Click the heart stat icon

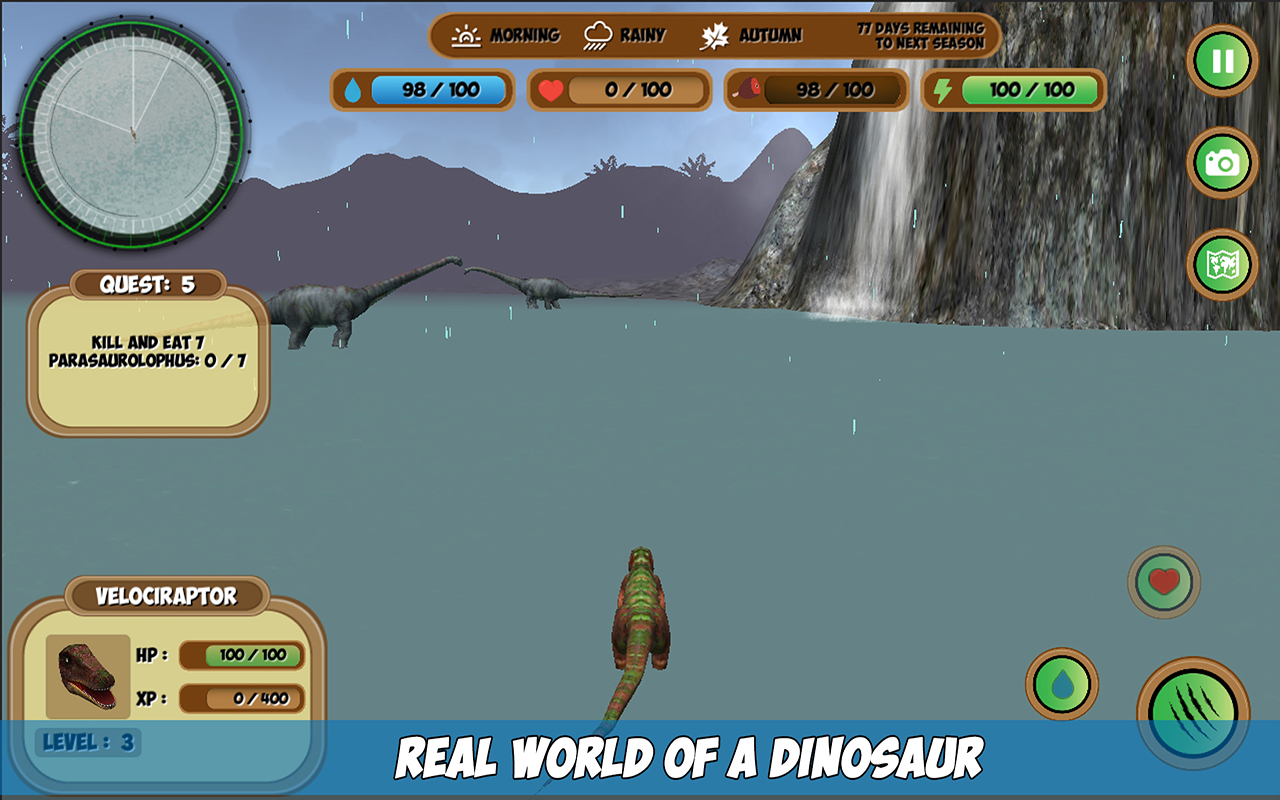point(553,89)
